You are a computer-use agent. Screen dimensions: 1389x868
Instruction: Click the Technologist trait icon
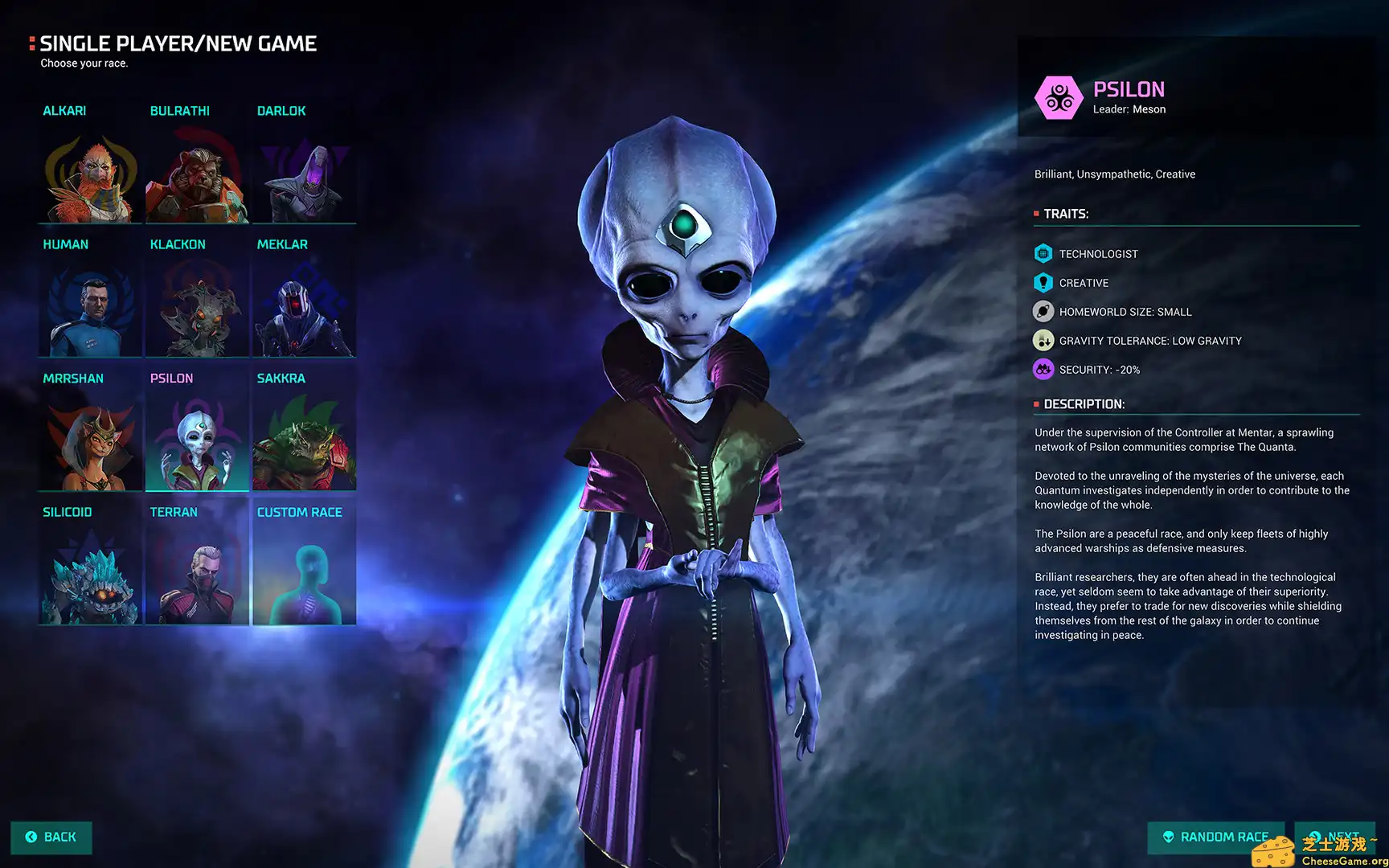click(x=1043, y=253)
